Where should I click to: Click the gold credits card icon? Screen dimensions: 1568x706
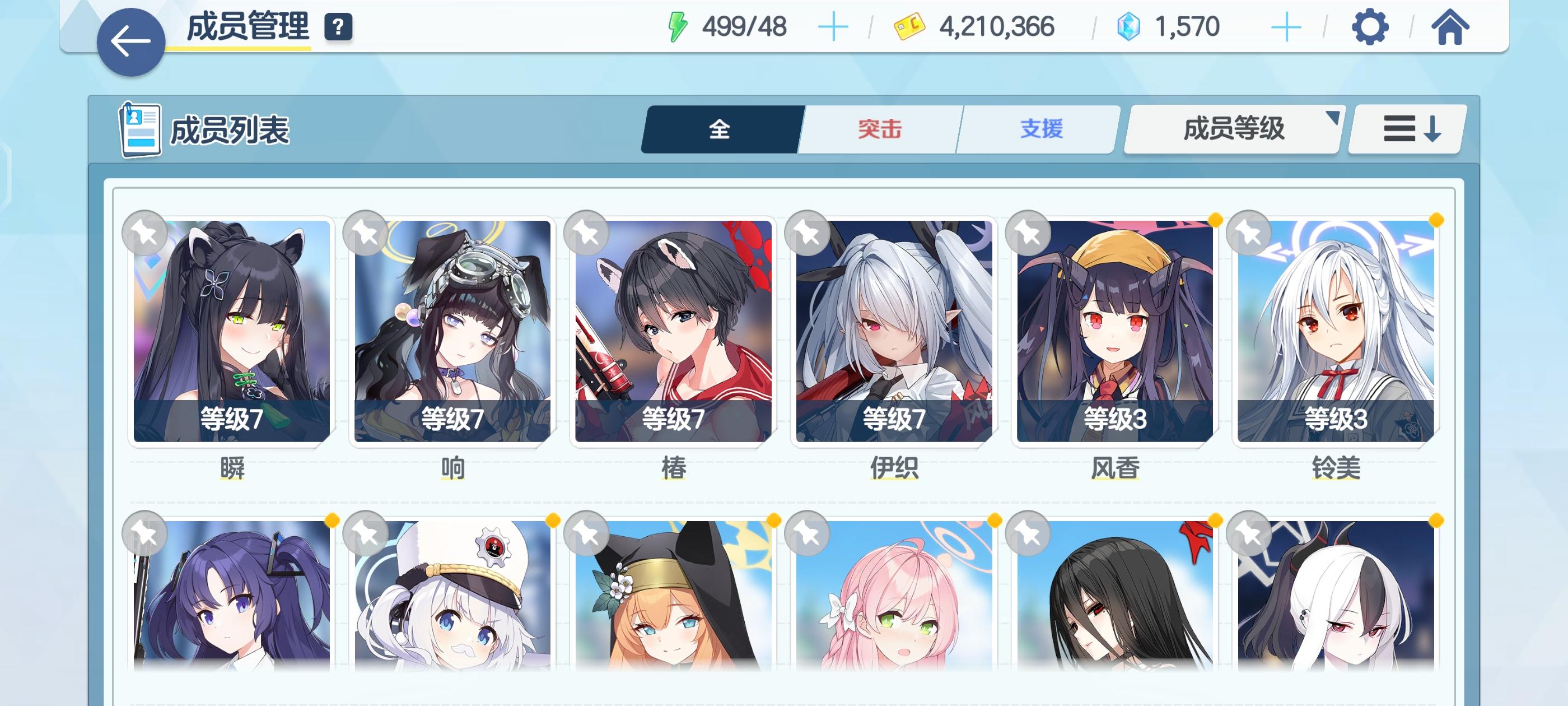[910, 26]
